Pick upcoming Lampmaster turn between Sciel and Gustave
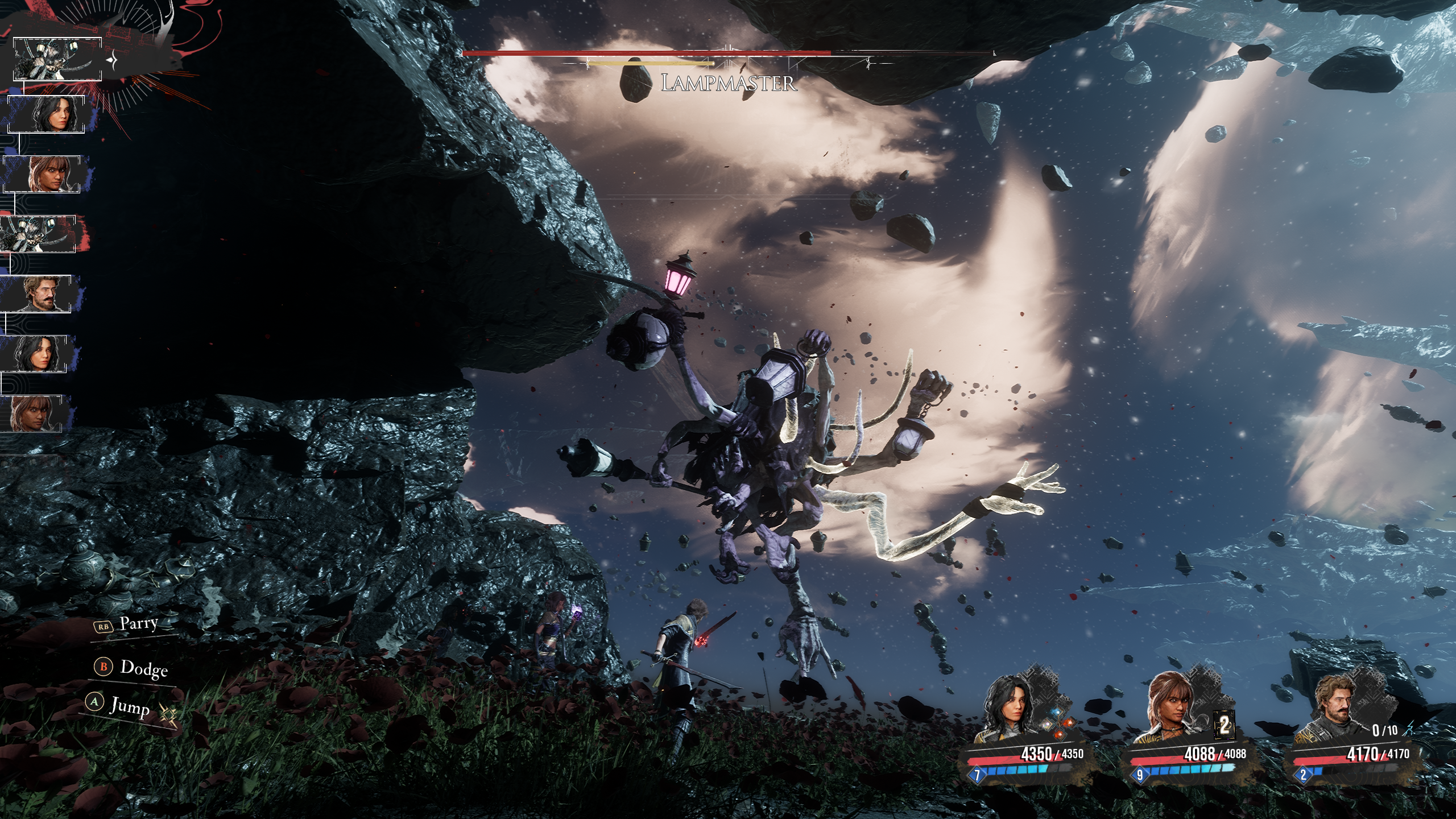1456x819 pixels. coord(39,234)
